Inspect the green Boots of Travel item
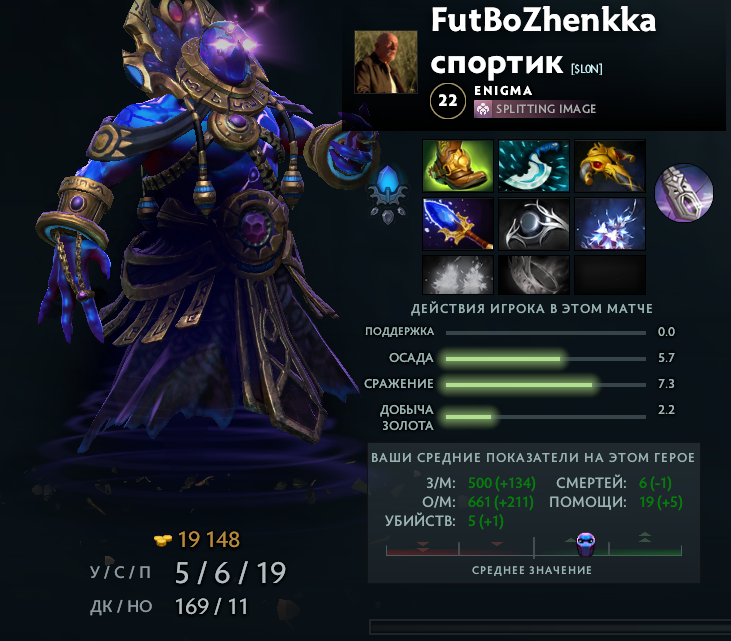Screen dimensions: 731x641 458,165
